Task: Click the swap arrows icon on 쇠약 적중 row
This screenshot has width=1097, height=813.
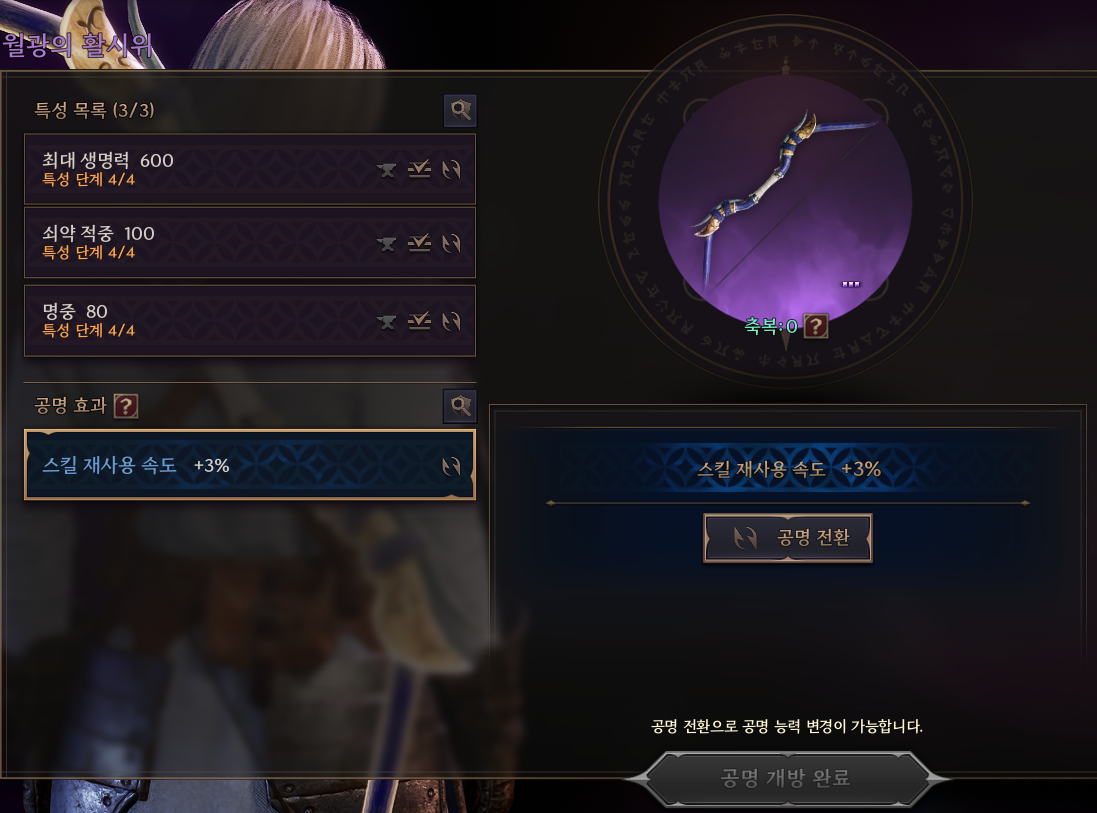Action: (451, 243)
